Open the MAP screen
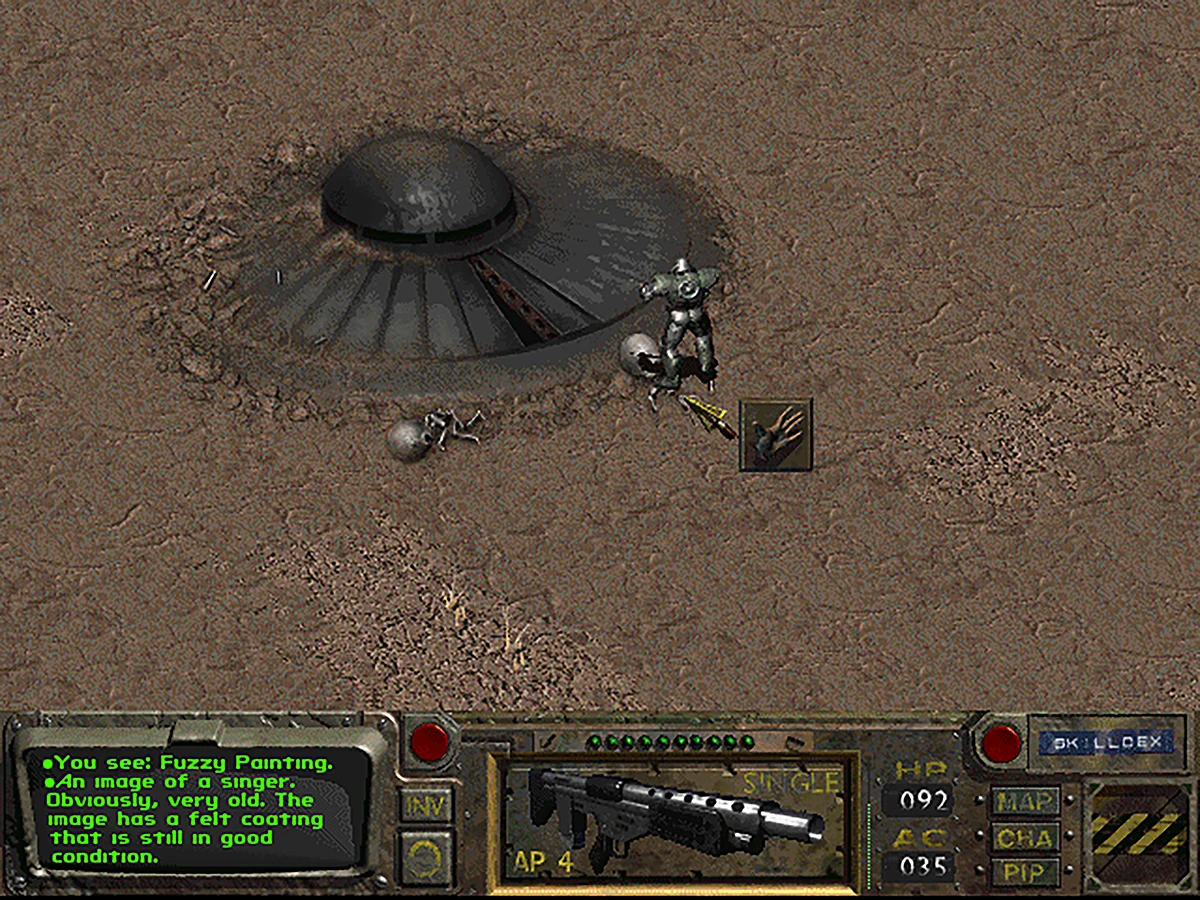This screenshot has width=1200, height=900. (1025, 801)
